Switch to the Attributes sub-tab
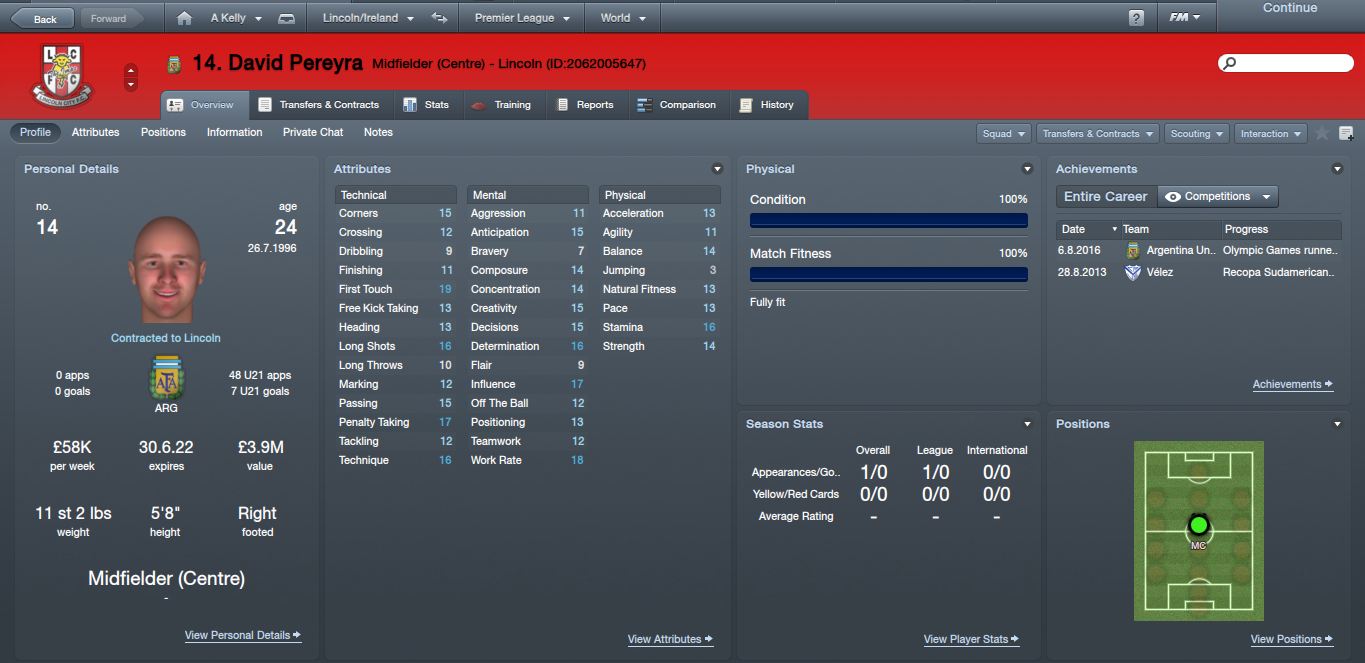The width and height of the screenshot is (1365, 663). [95, 132]
